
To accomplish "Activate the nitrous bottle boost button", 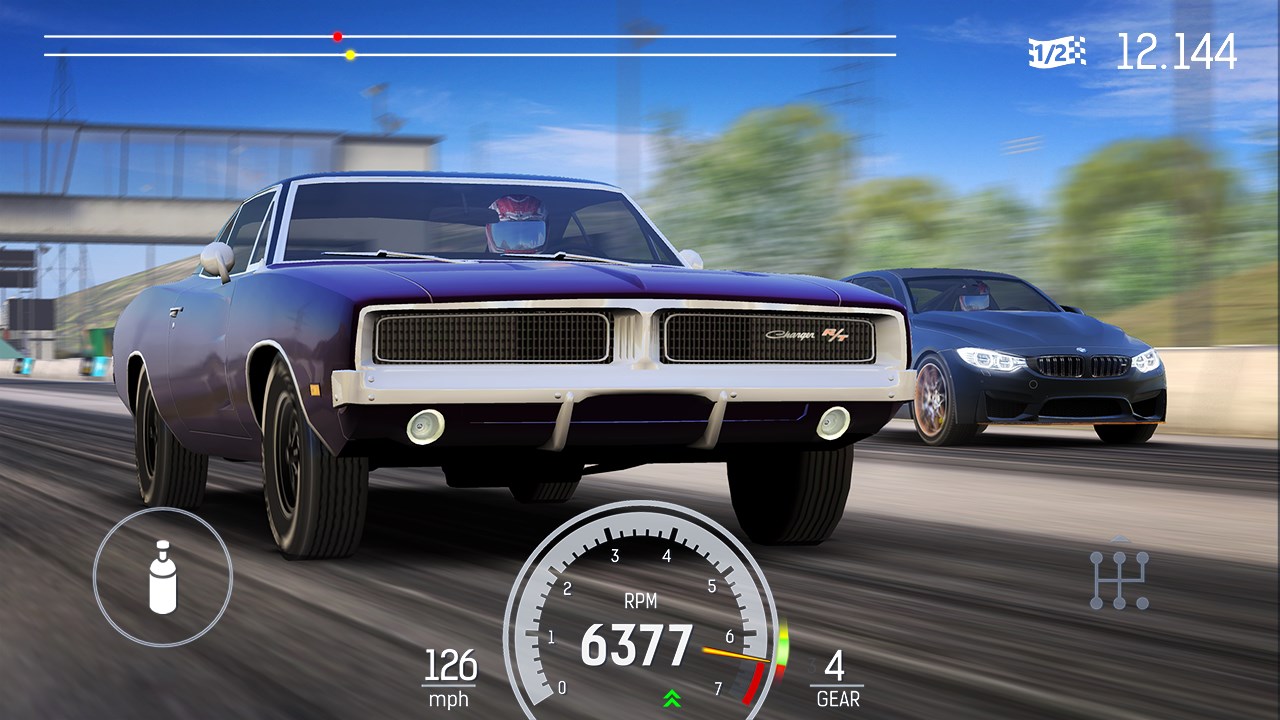I will click(x=163, y=577).
